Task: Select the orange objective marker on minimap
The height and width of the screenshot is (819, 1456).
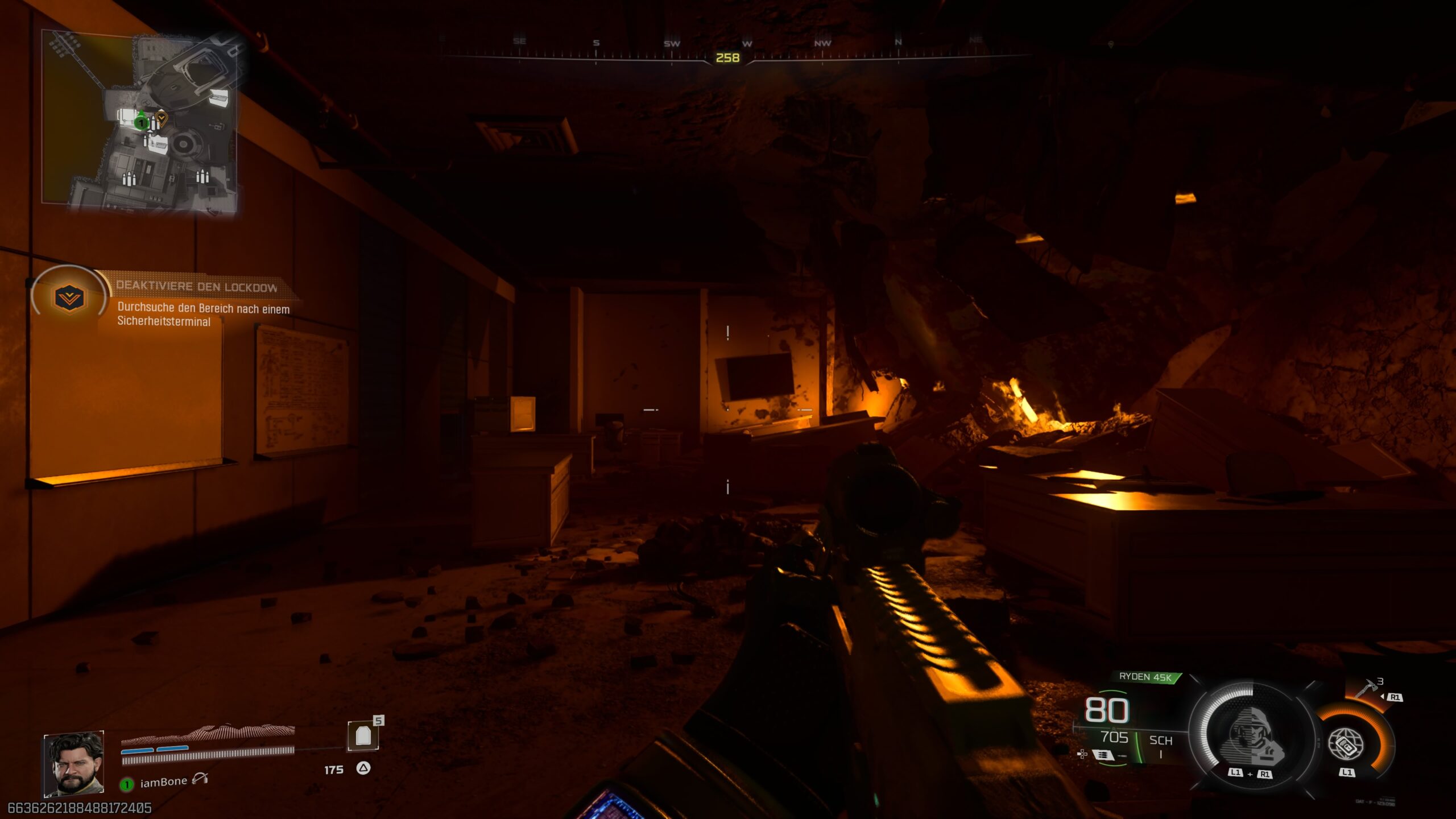Action: [162, 118]
